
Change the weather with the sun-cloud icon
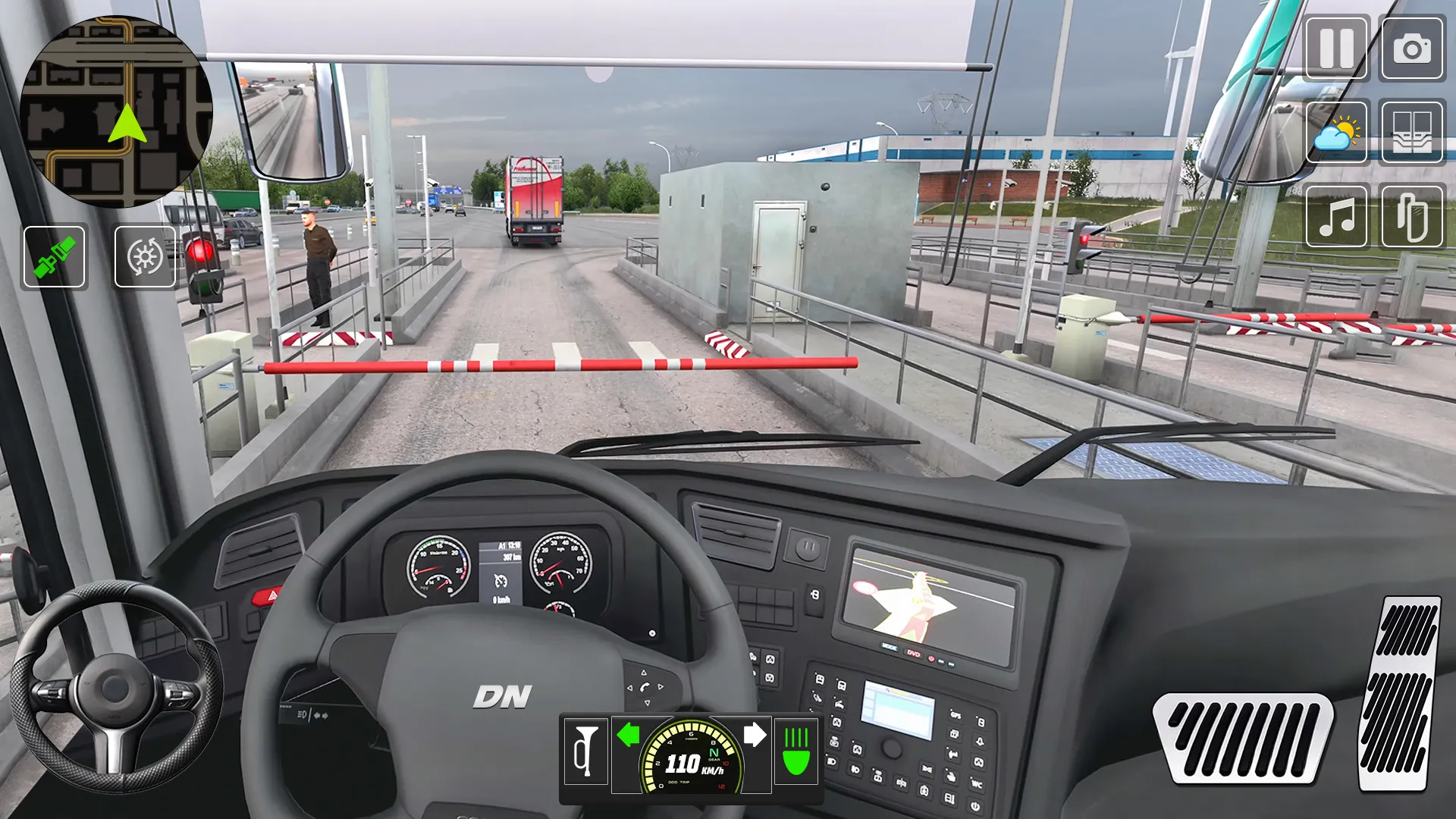pyautogui.click(x=1336, y=133)
